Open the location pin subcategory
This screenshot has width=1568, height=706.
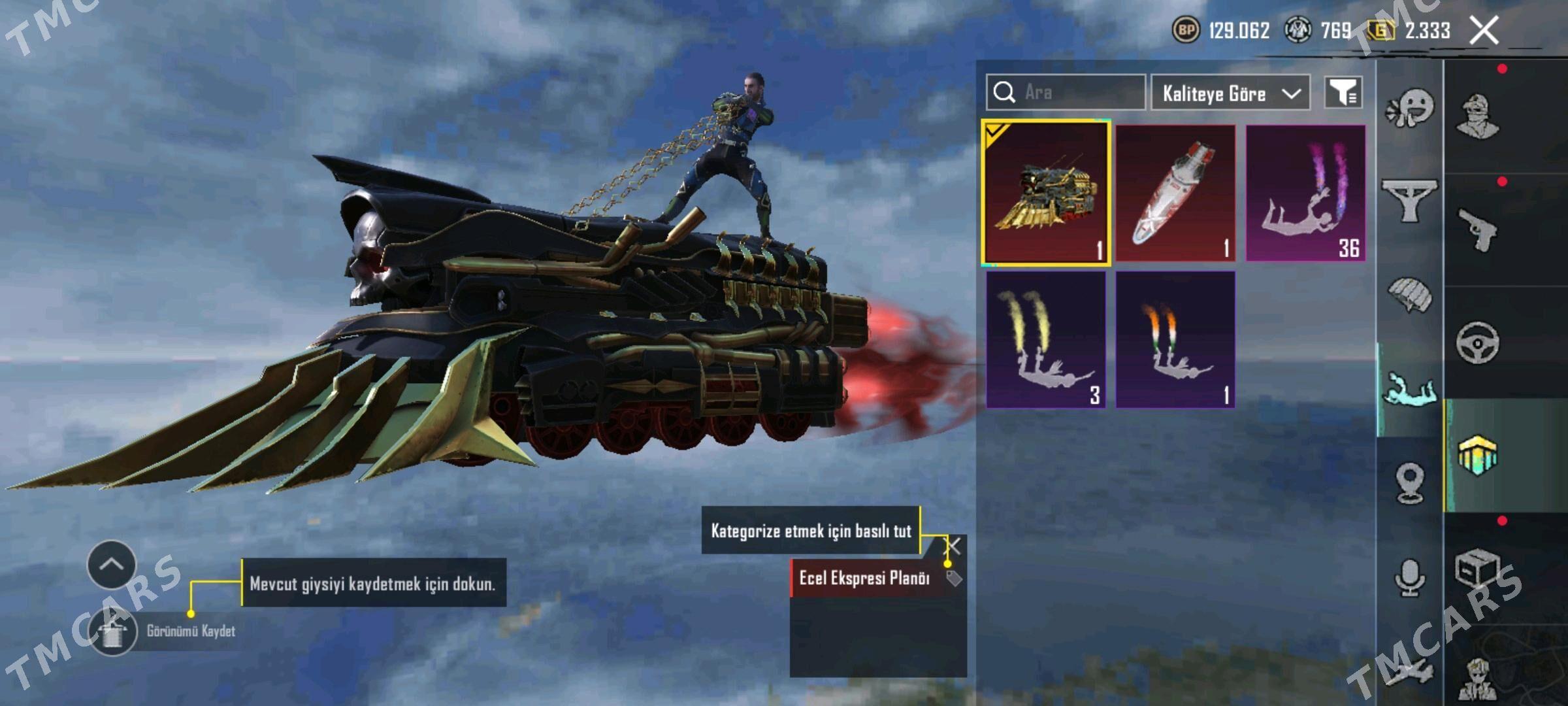pos(1410,484)
